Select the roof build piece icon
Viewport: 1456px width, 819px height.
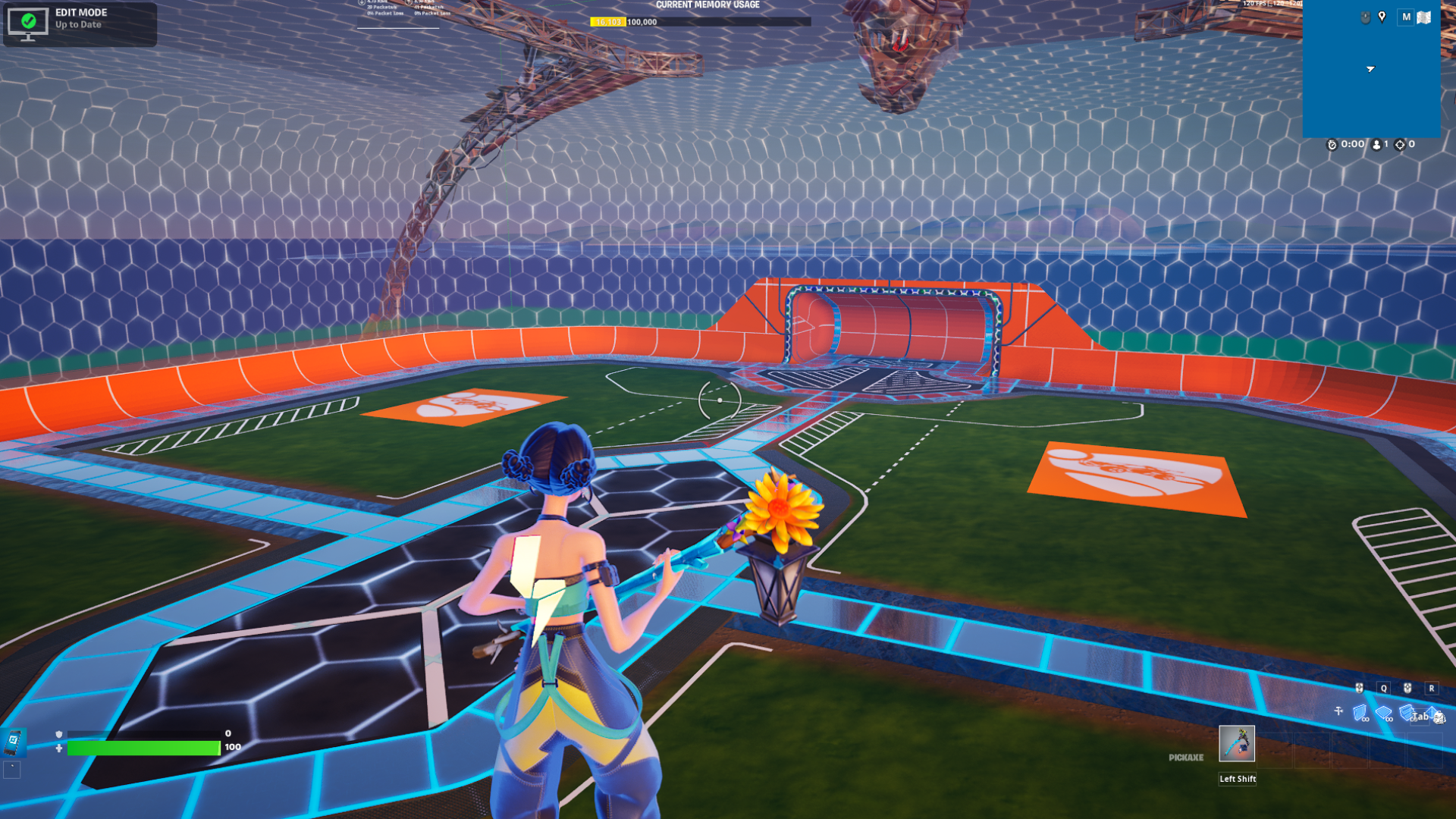[1432, 713]
